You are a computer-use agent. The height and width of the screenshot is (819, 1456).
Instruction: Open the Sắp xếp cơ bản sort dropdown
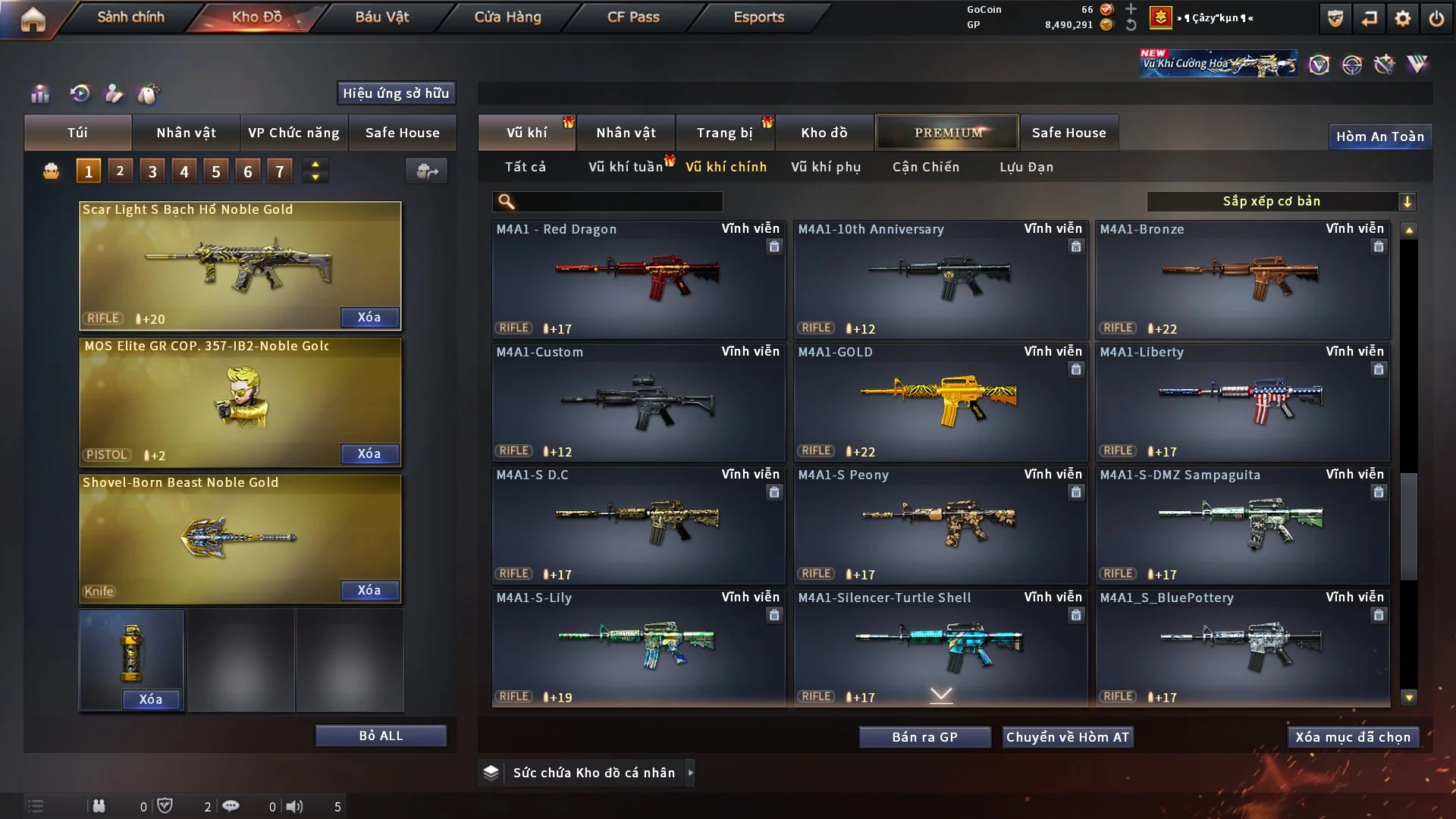[x=1281, y=201]
